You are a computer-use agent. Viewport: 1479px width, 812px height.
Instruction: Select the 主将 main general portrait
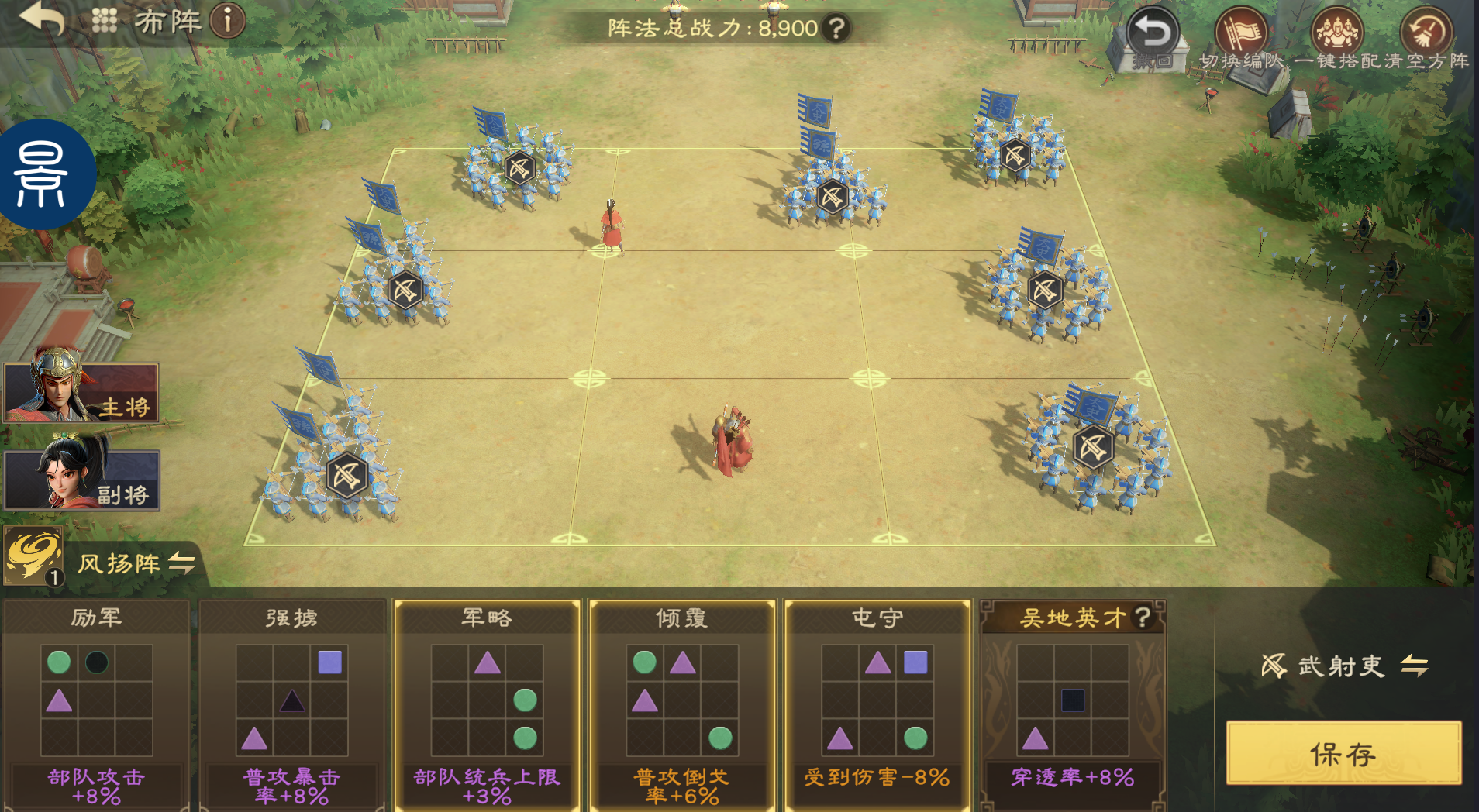click(x=81, y=391)
